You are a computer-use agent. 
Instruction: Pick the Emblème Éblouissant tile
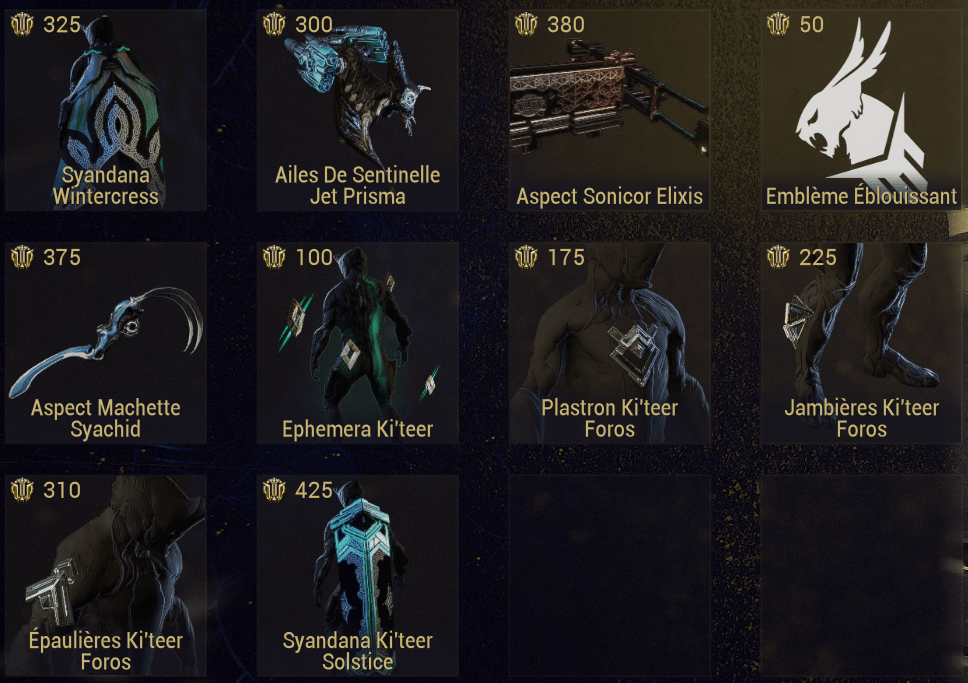click(x=861, y=110)
